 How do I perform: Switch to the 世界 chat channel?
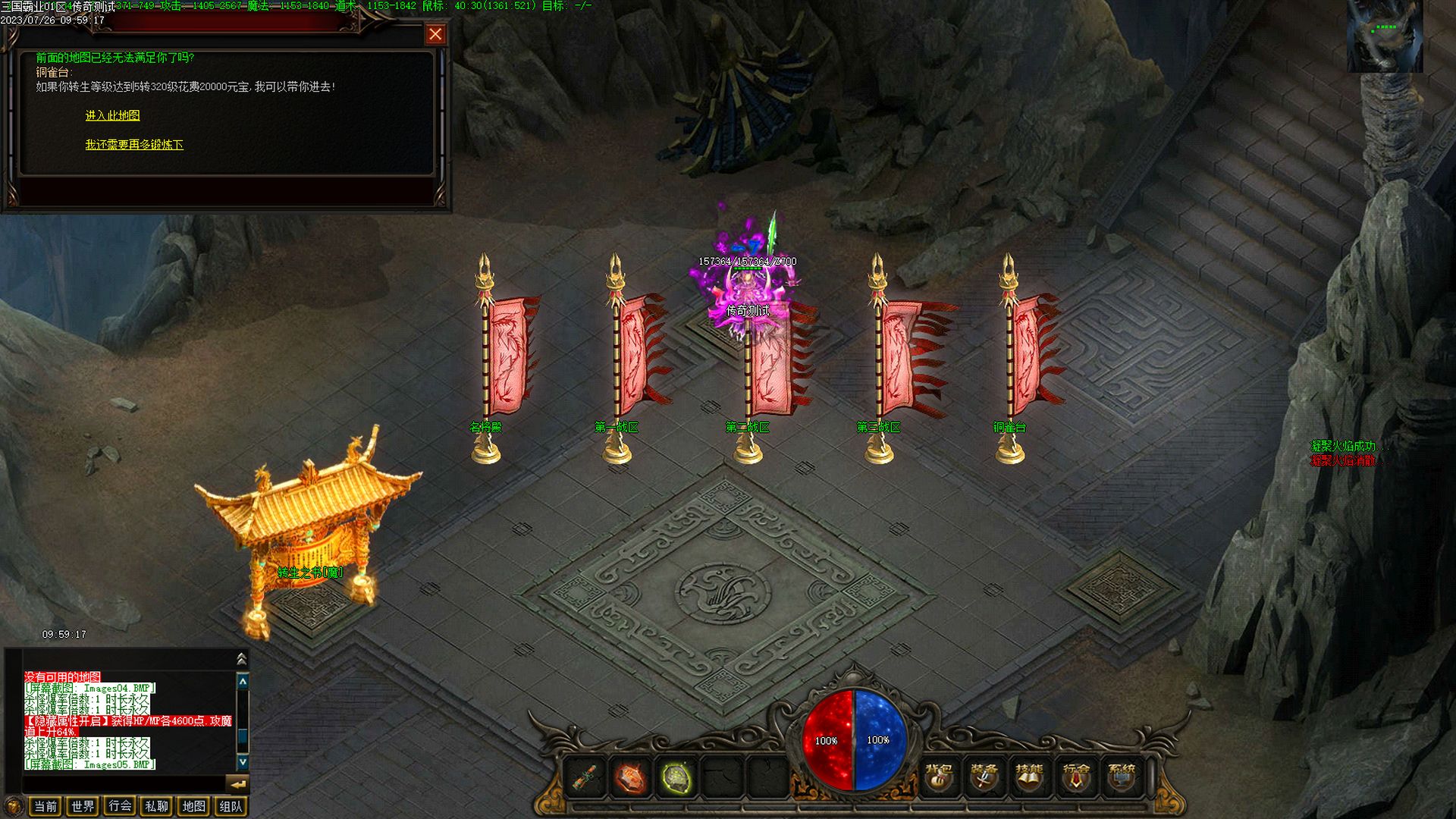pyautogui.click(x=83, y=806)
